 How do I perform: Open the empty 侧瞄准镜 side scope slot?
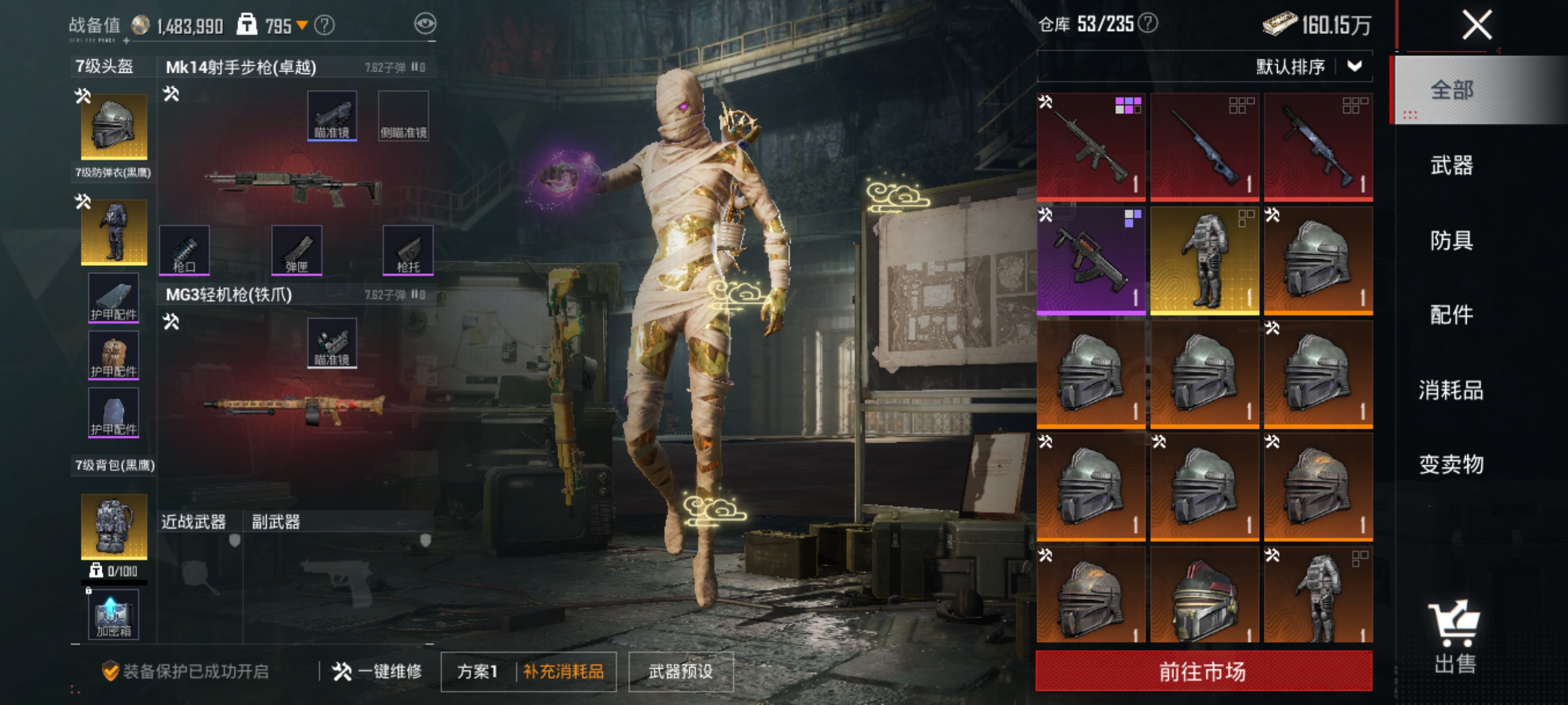tap(404, 116)
